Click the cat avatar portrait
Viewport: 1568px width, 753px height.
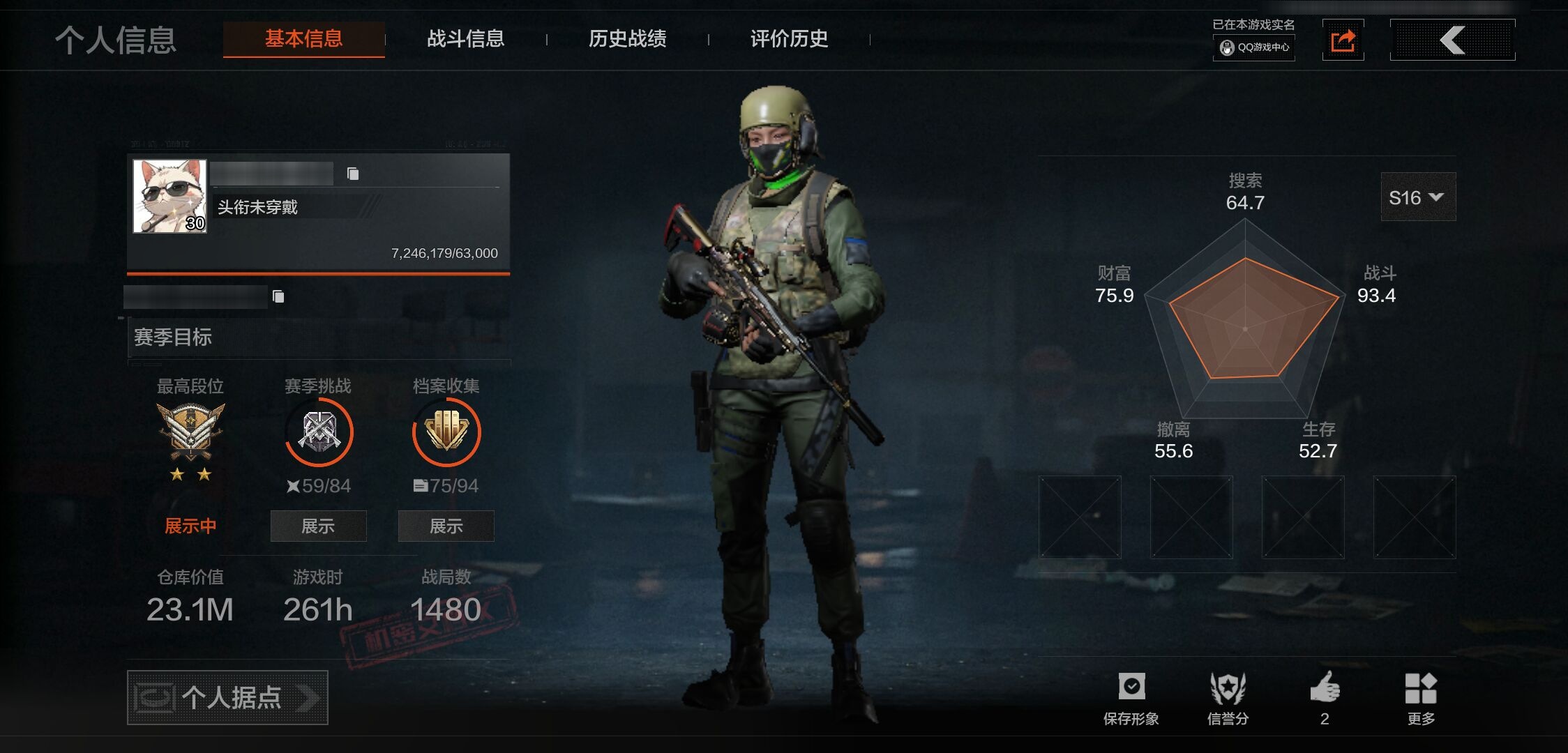pyautogui.click(x=170, y=196)
